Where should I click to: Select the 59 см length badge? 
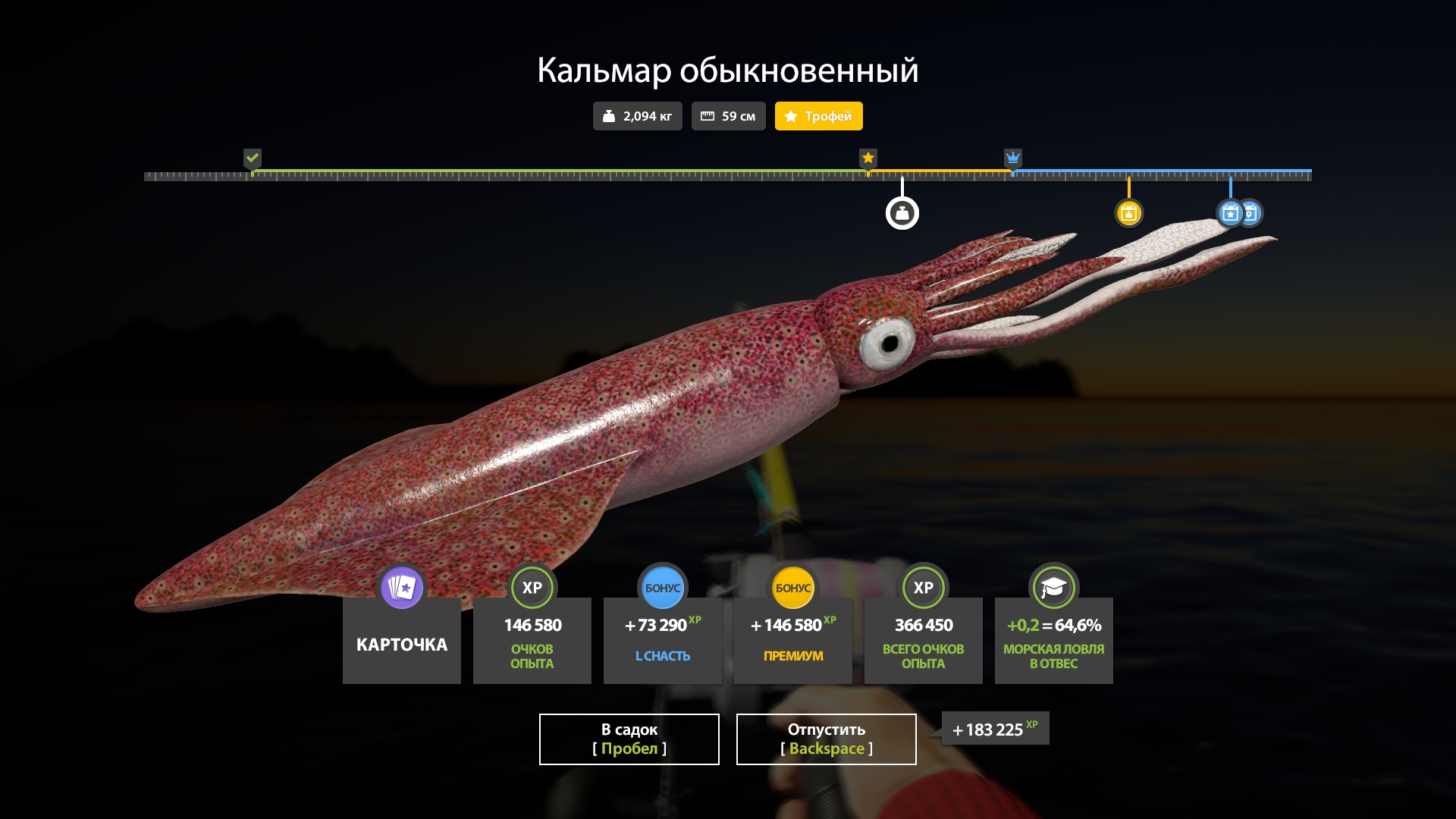[x=728, y=116]
